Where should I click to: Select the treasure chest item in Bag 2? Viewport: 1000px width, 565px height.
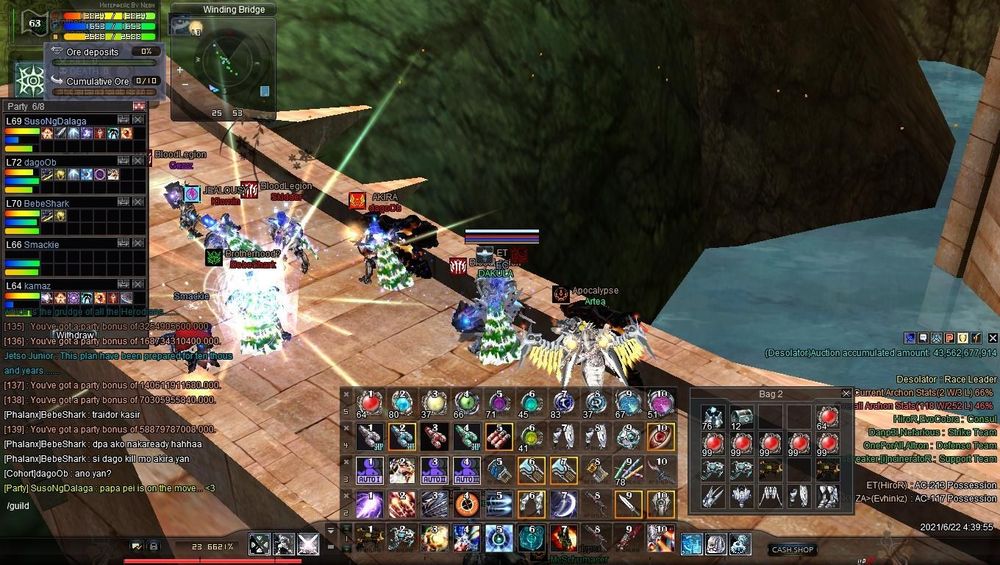tap(742, 418)
